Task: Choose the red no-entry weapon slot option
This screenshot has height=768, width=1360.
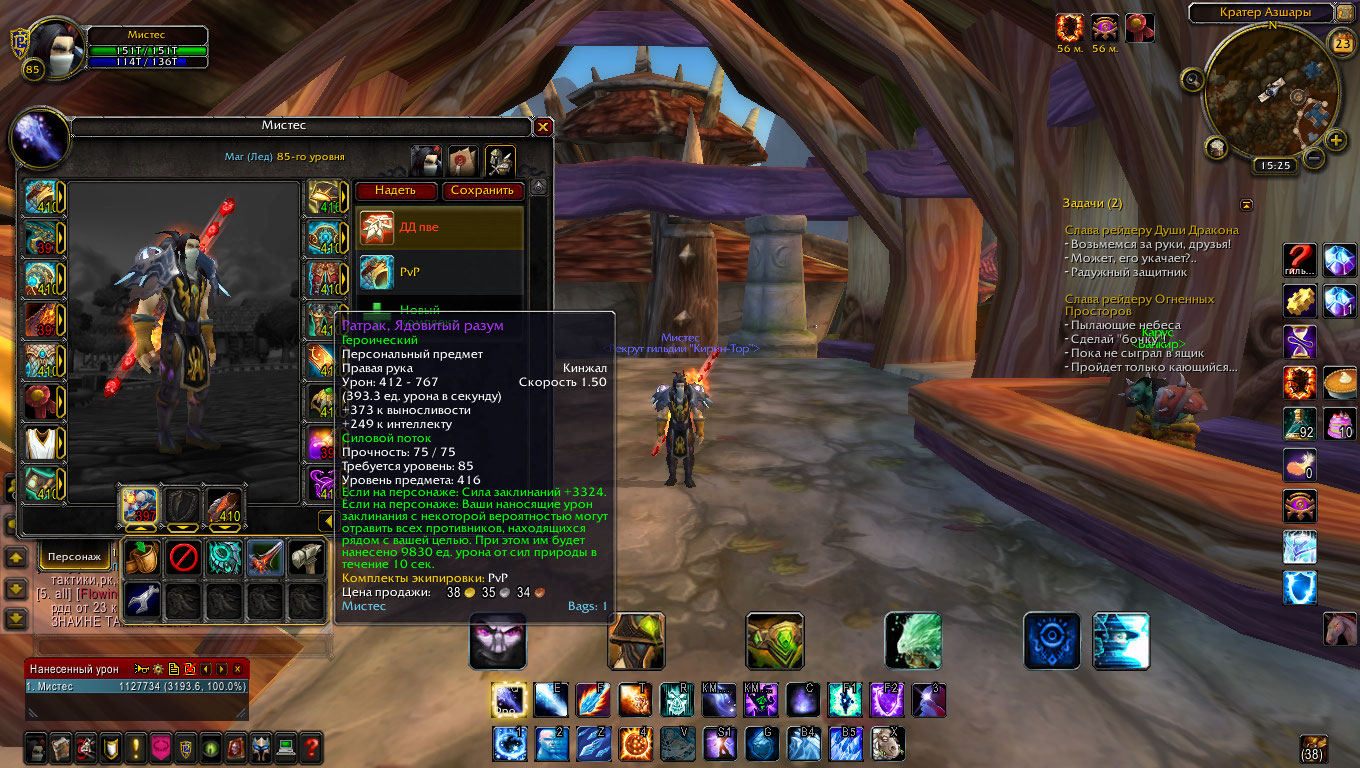Action: [183, 557]
